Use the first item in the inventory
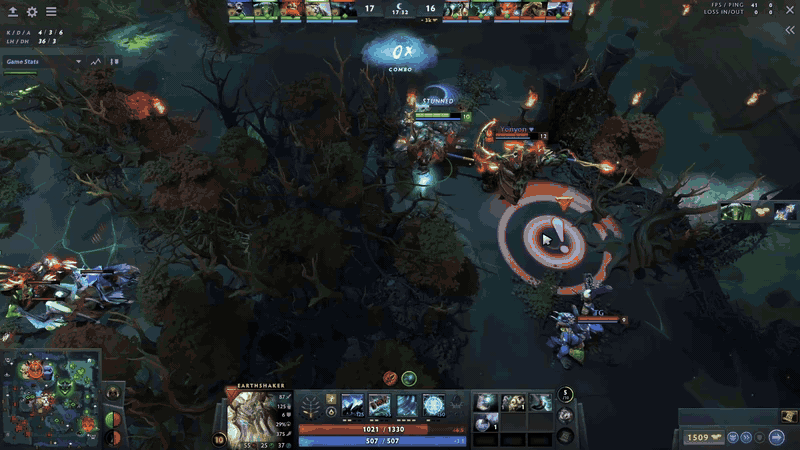 click(x=486, y=402)
